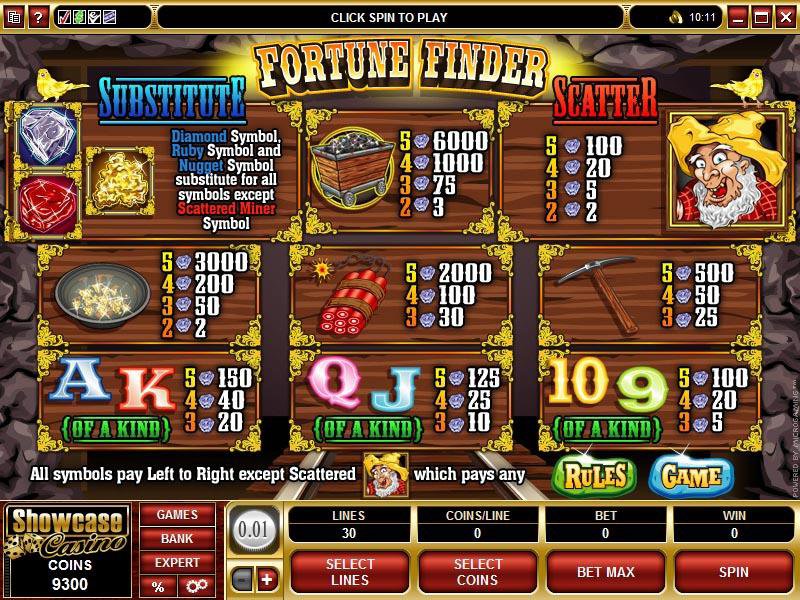Open the top-left menu list icon

(12, 17)
